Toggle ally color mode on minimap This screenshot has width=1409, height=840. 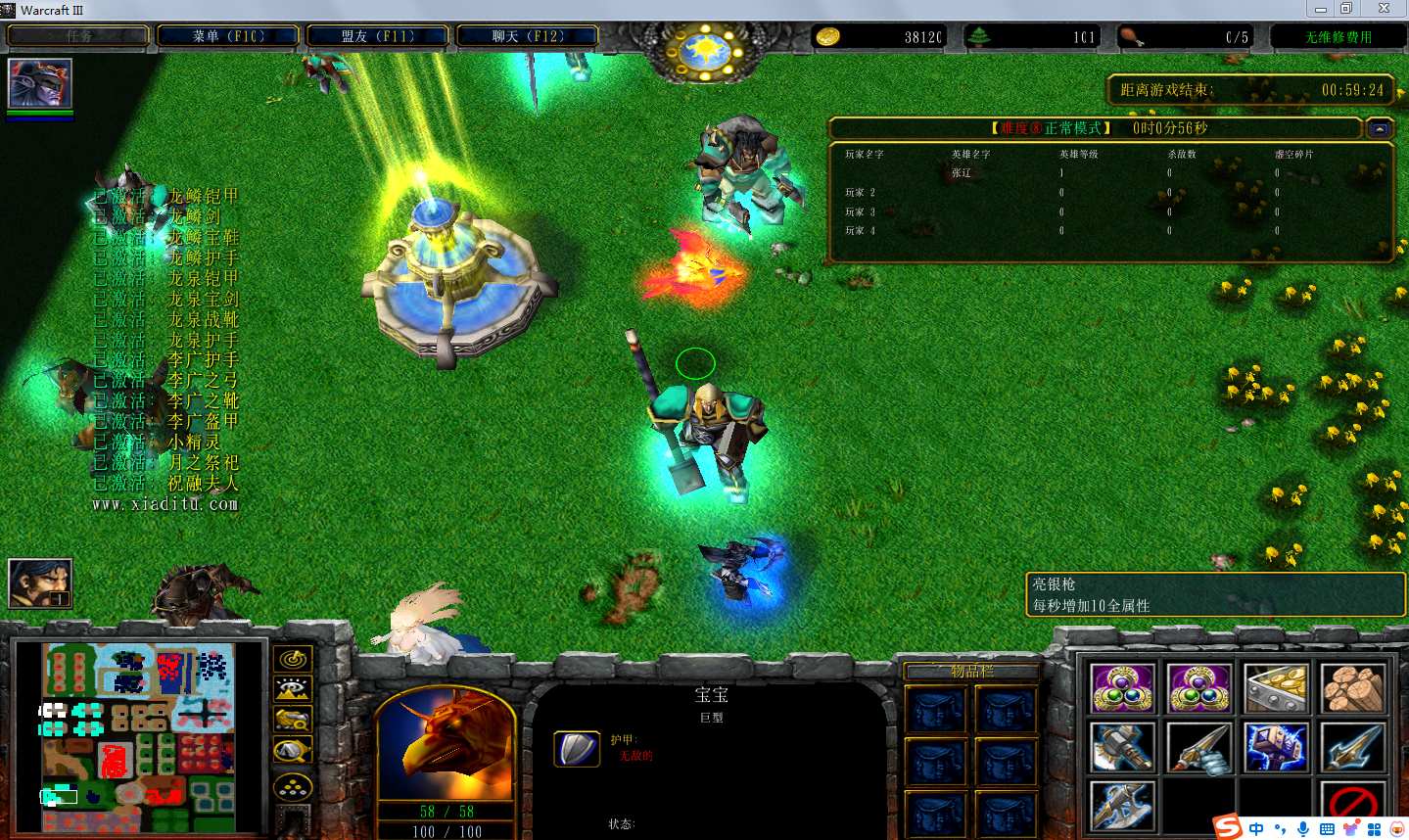(293, 721)
